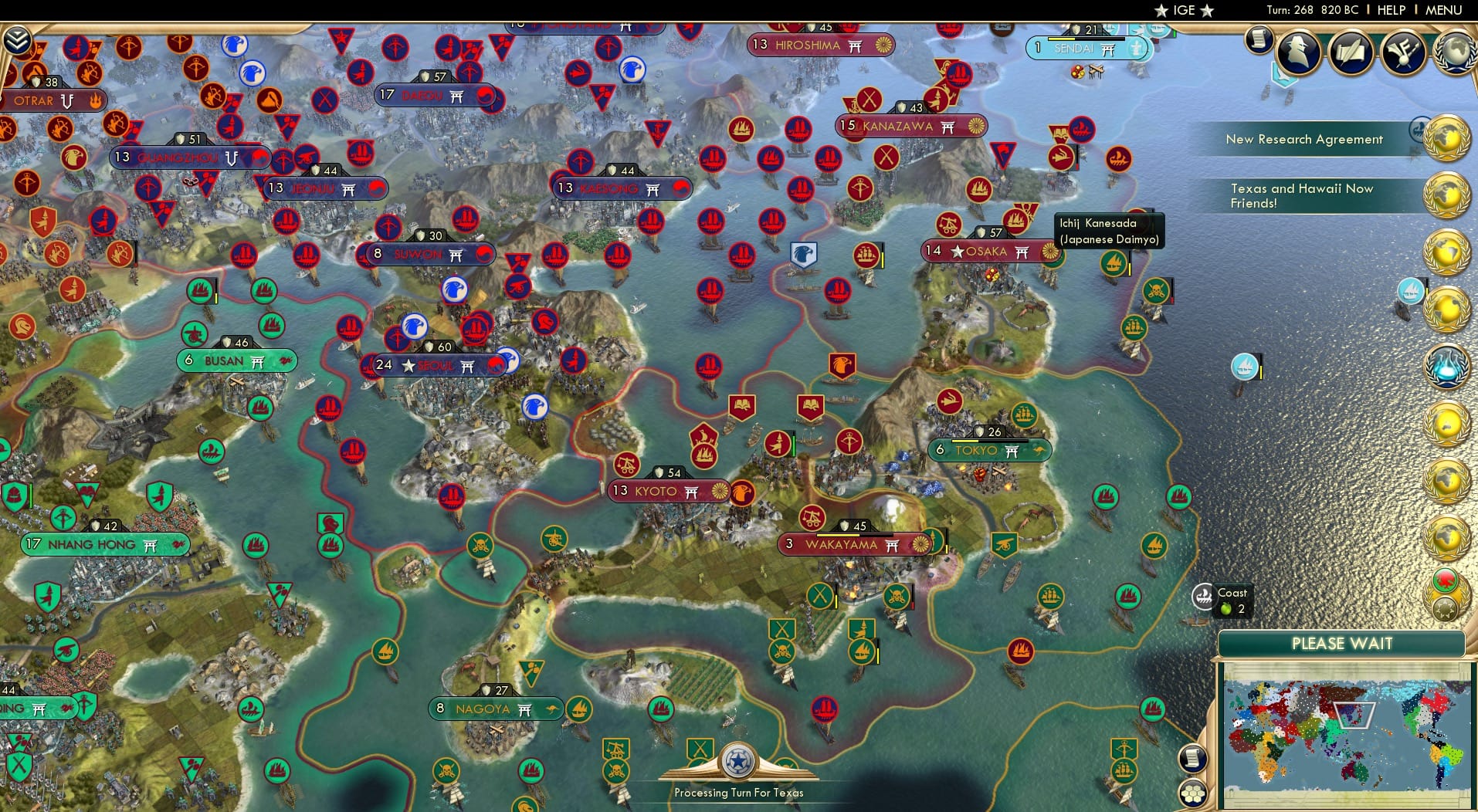This screenshot has width=1478, height=812.
Task: Select the Kyoto city banner
Action: (x=668, y=490)
